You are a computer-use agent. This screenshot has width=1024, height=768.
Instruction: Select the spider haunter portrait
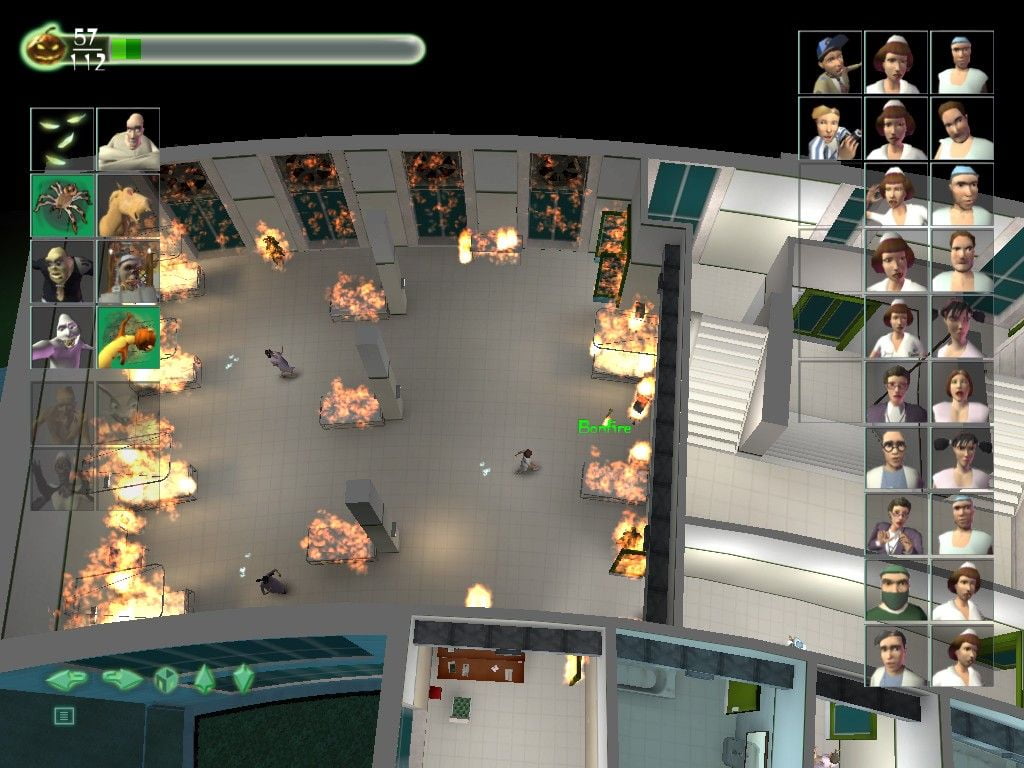[x=62, y=205]
